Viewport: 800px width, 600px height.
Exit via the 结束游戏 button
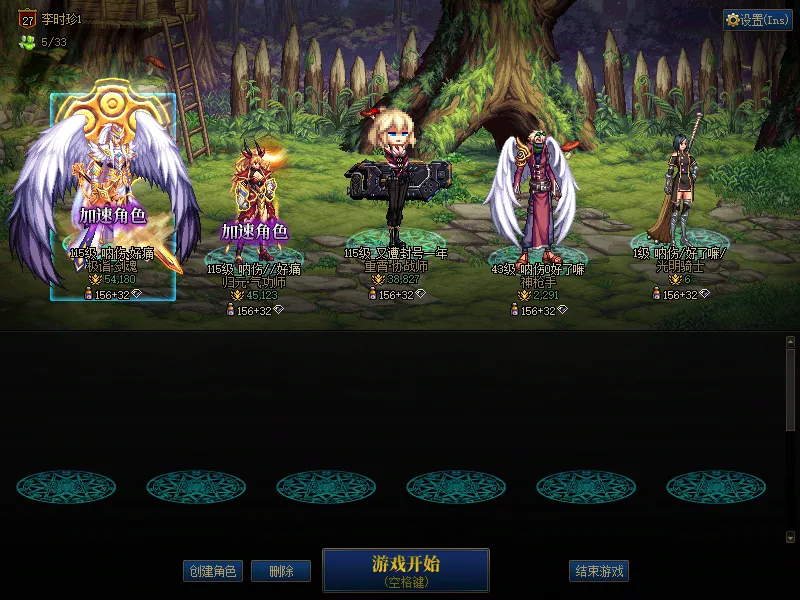599,572
